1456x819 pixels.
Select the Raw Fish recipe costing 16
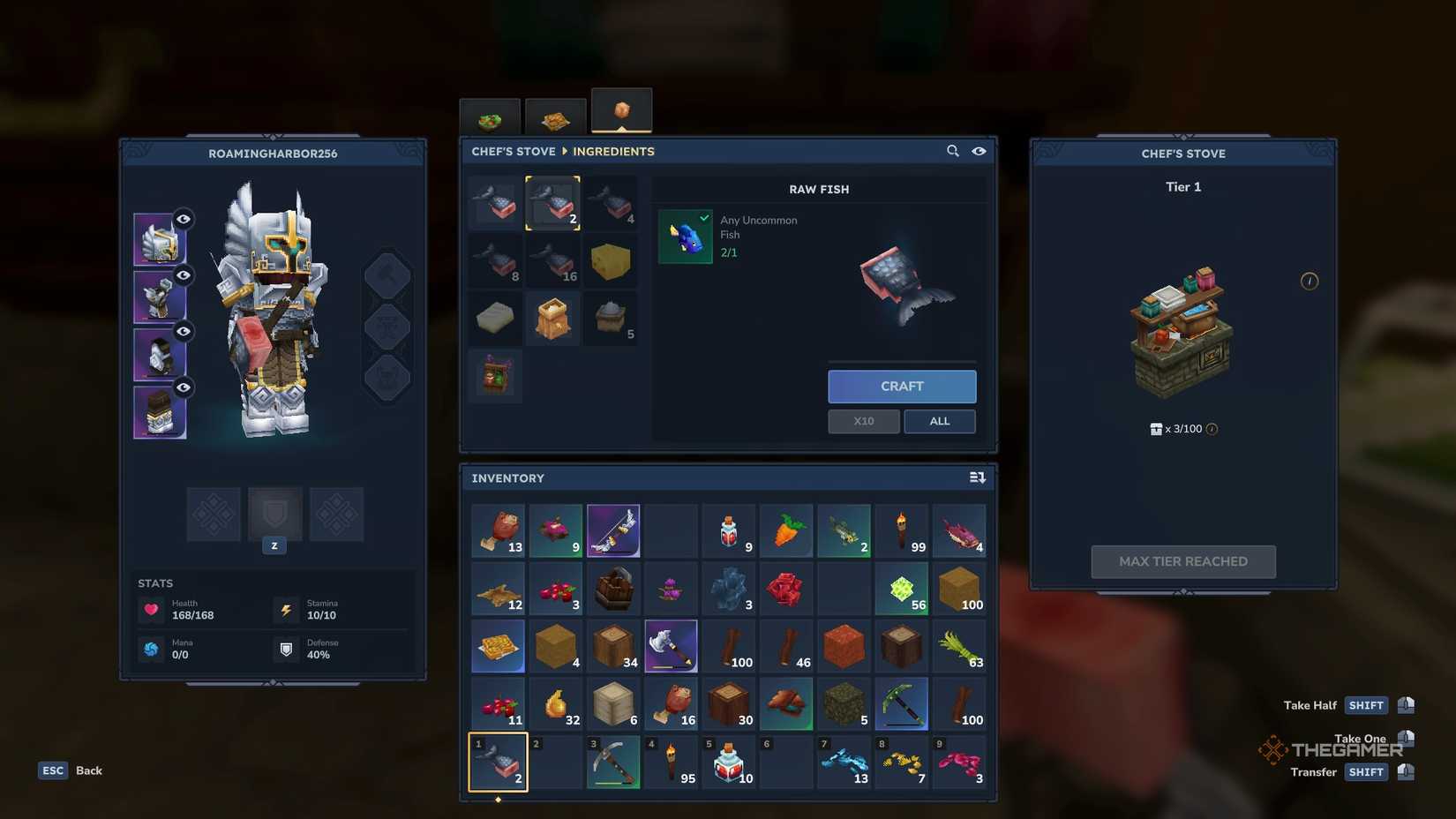pyautogui.click(x=552, y=260)
